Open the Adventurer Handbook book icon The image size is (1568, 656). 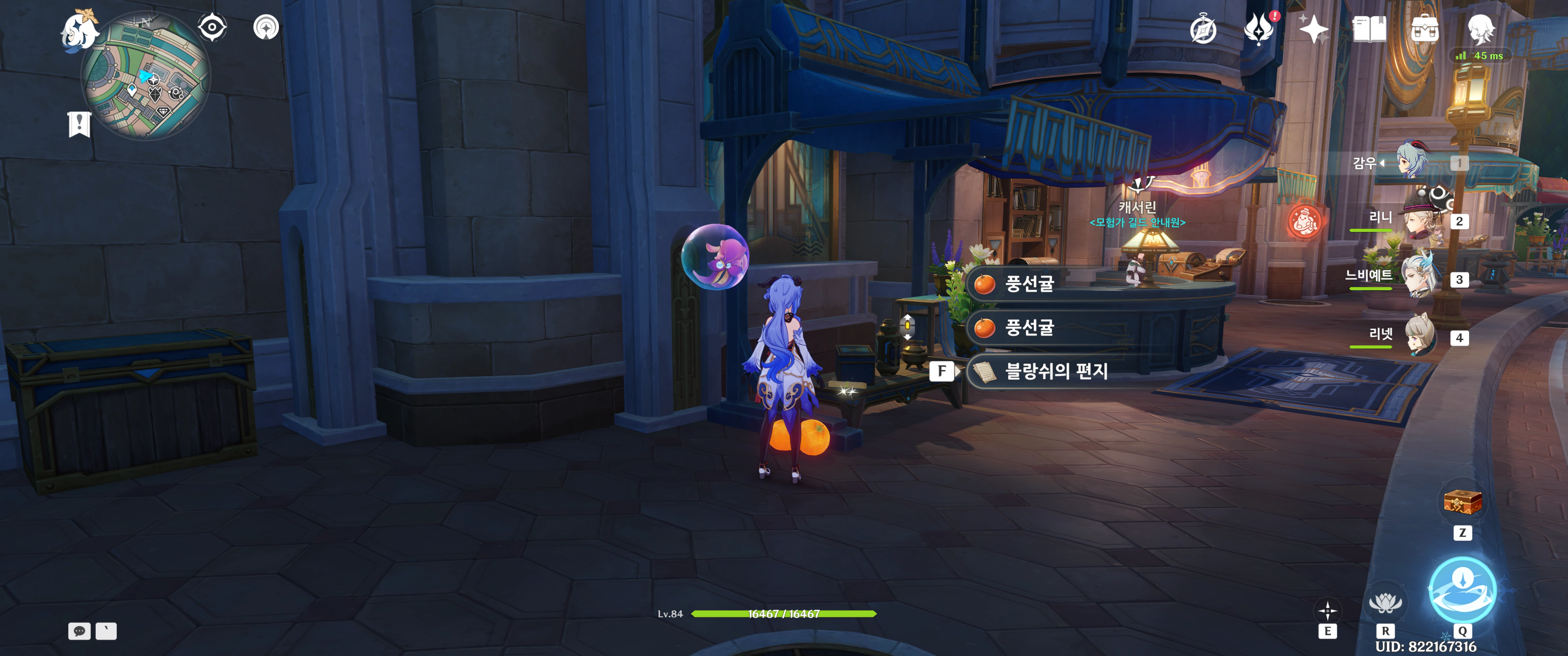point(1369,29)
